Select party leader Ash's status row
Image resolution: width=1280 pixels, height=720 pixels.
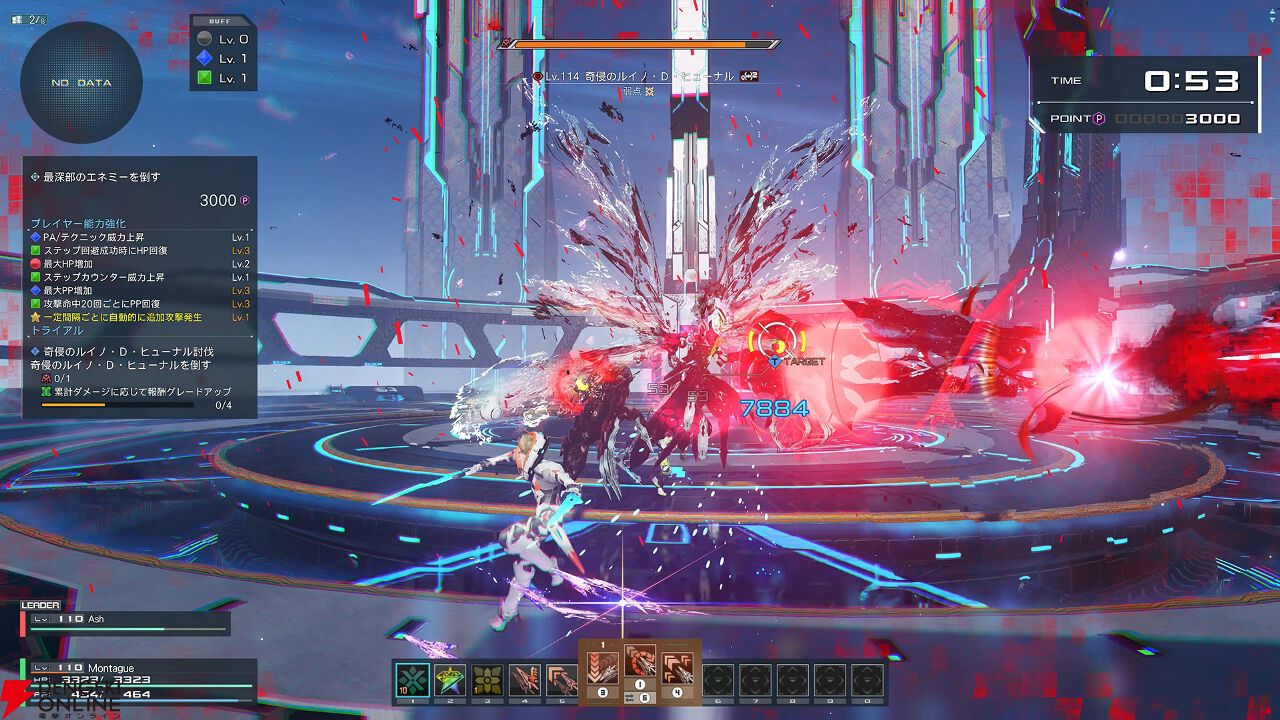coord(125,620)
